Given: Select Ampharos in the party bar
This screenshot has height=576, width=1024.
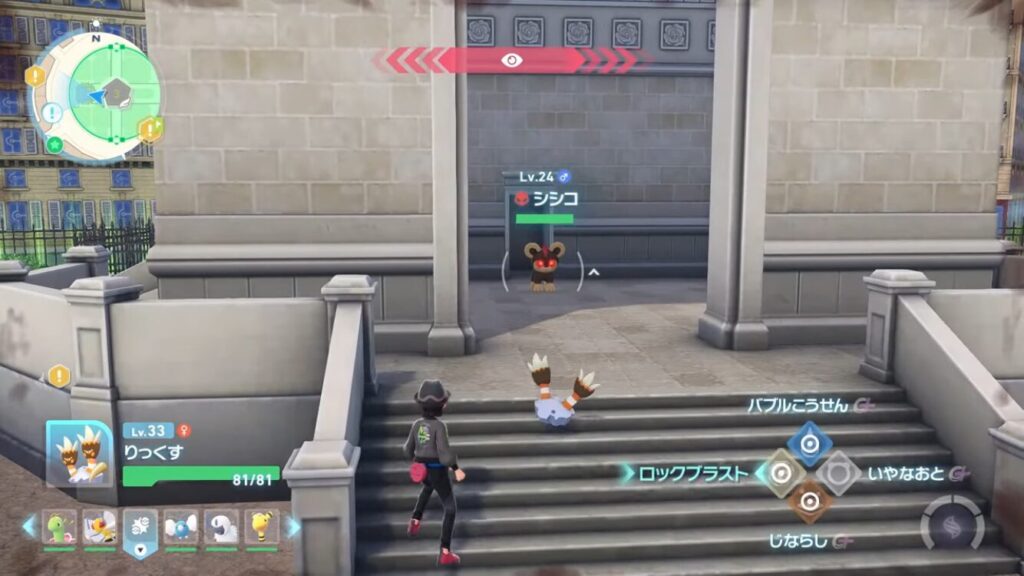Looking at the screenshot, I should [x=261, y=526].
